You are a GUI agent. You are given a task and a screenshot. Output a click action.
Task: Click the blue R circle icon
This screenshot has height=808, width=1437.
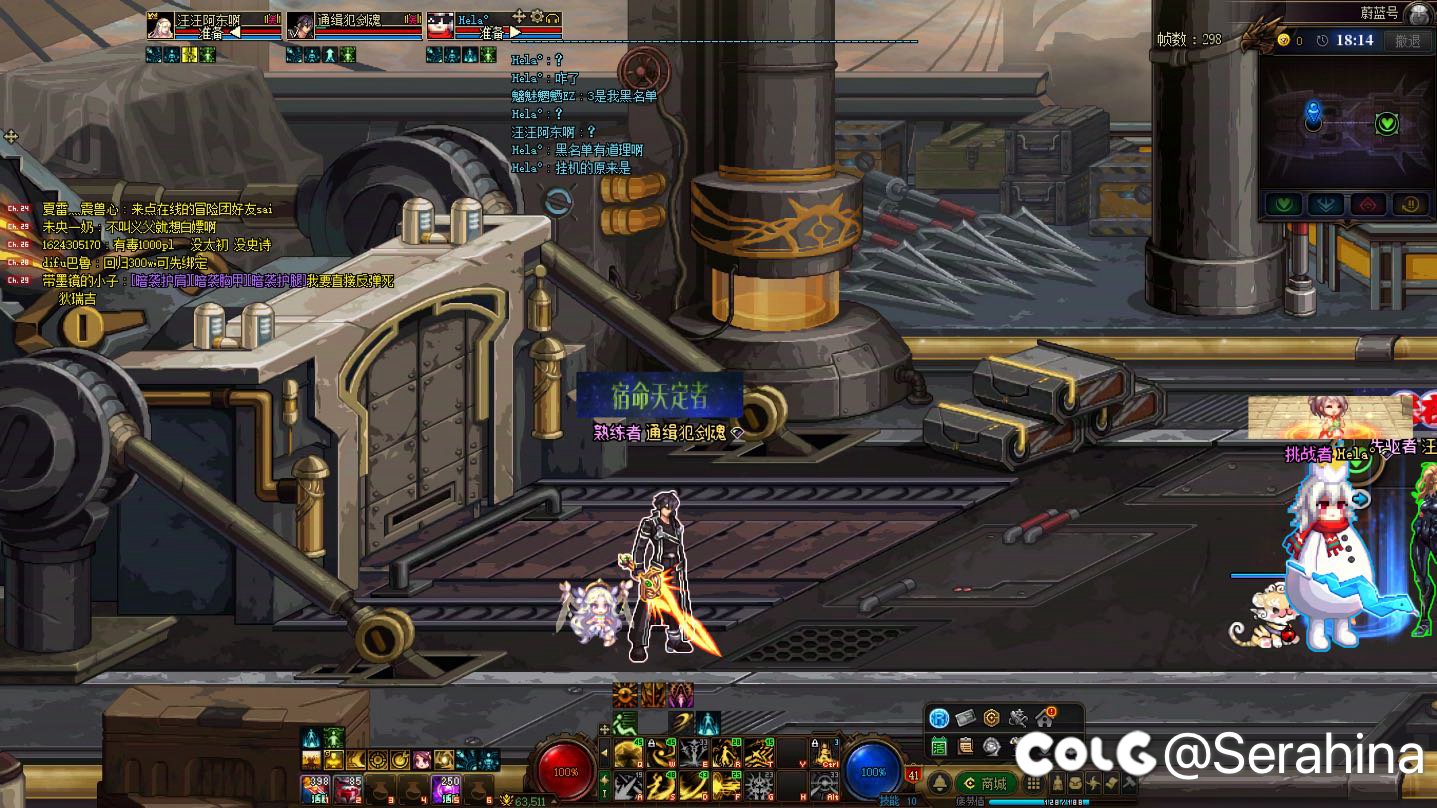click(x=938, y=718)
